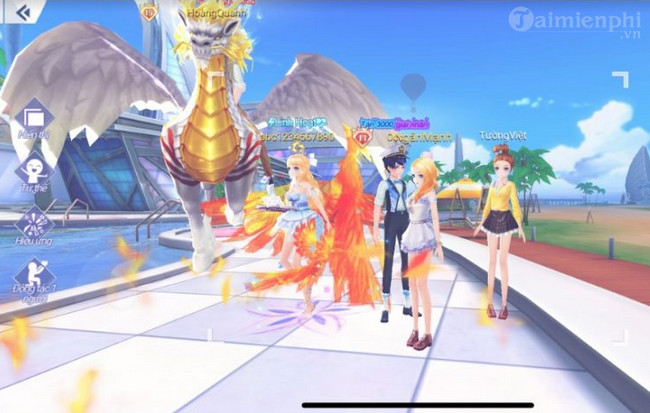
Task: Tap the double-arrow back button
Action: click(21, 13)
